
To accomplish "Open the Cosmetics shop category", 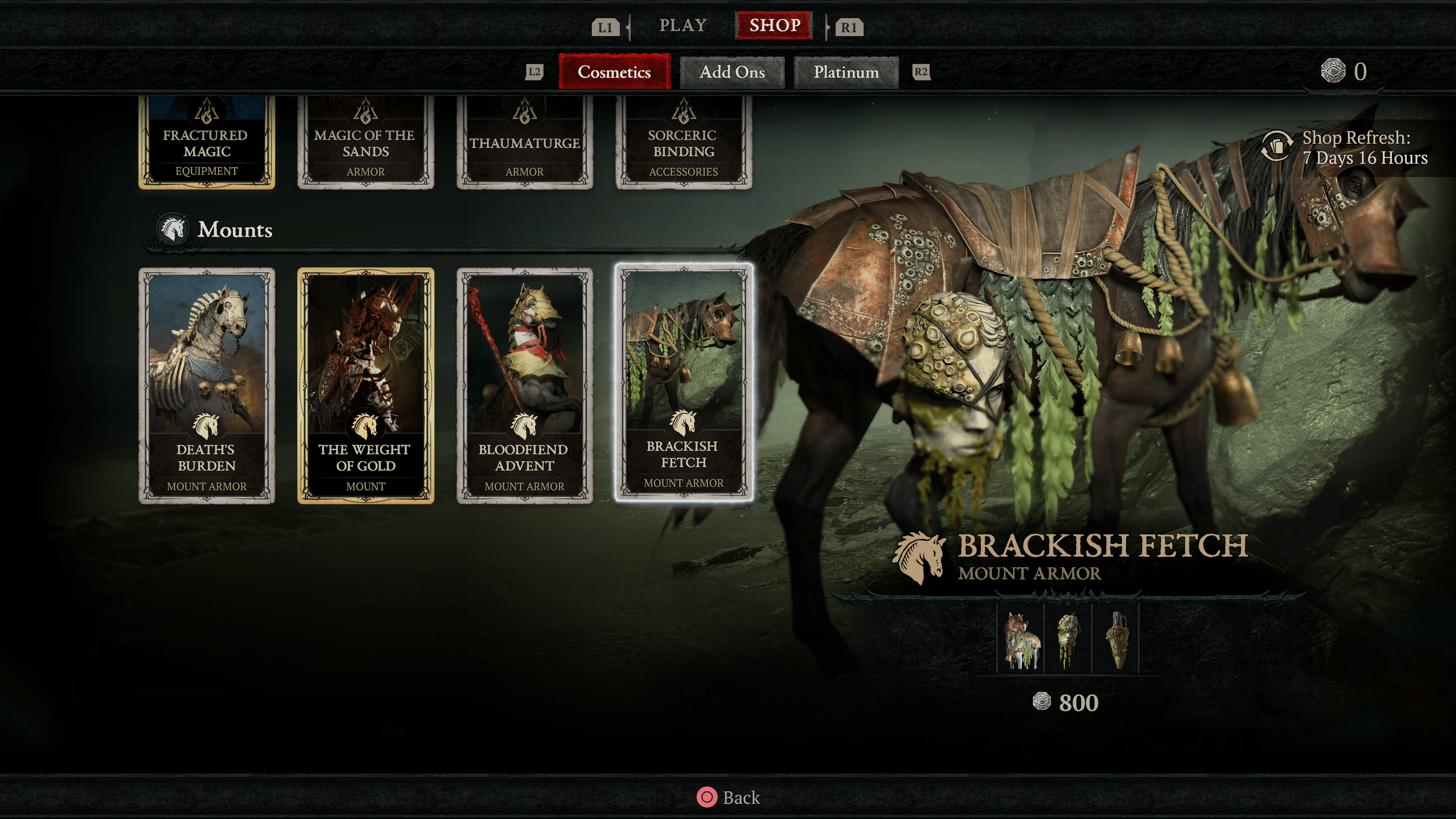I will point(614,72).
